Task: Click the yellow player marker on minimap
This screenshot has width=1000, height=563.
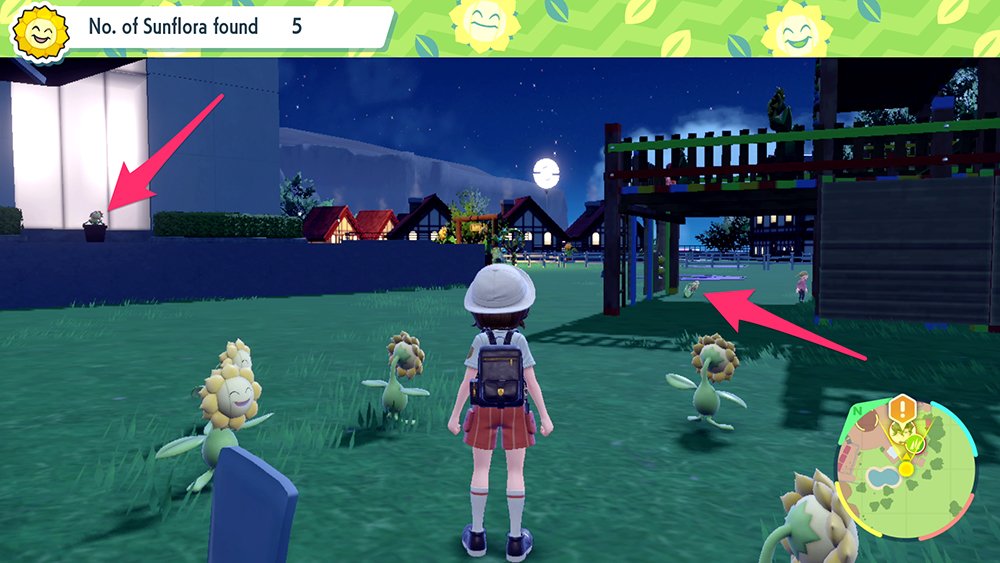Action: [906, 467]
